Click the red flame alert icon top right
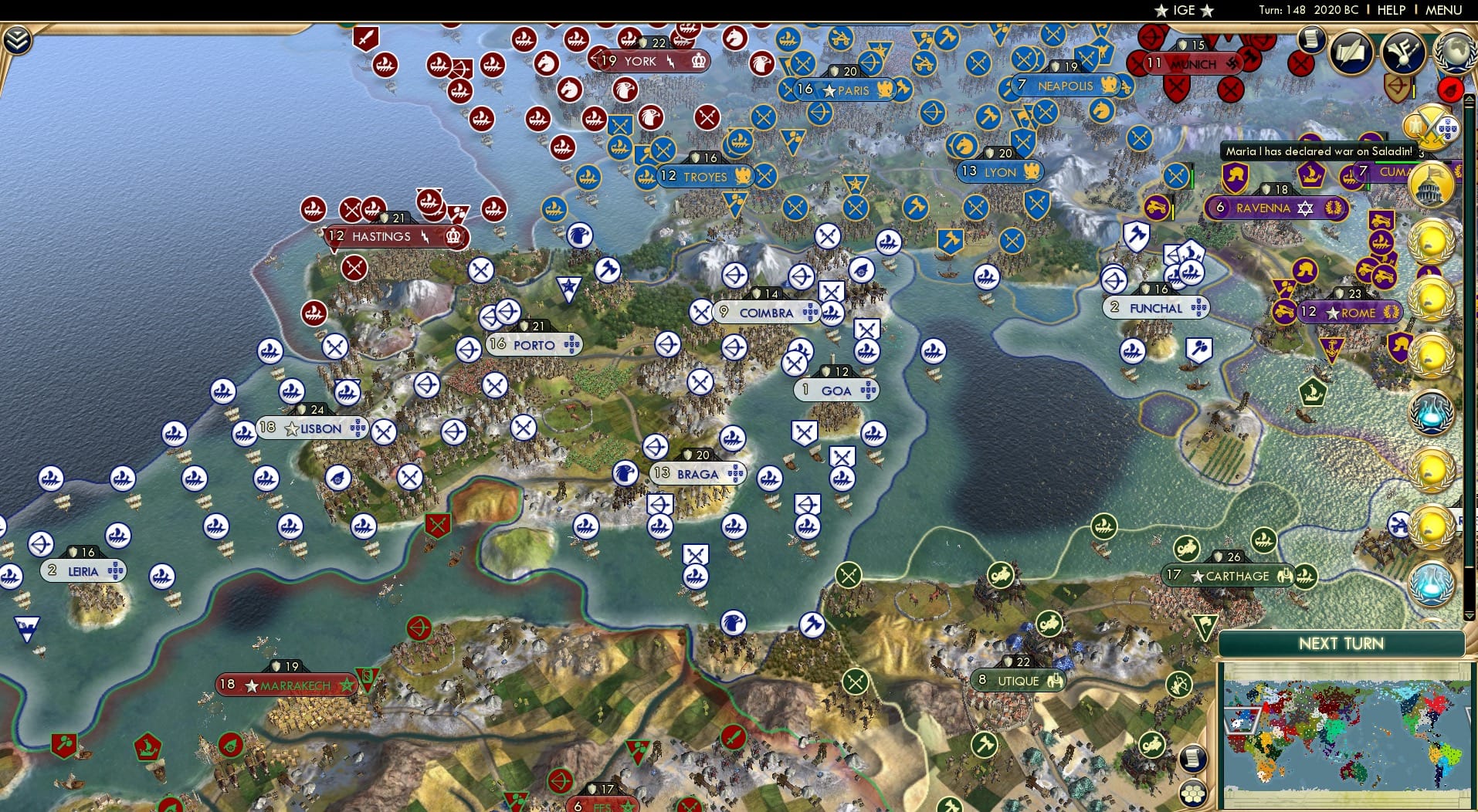The width and height of the screenshot is (1478, 812). coord(1451,88)
